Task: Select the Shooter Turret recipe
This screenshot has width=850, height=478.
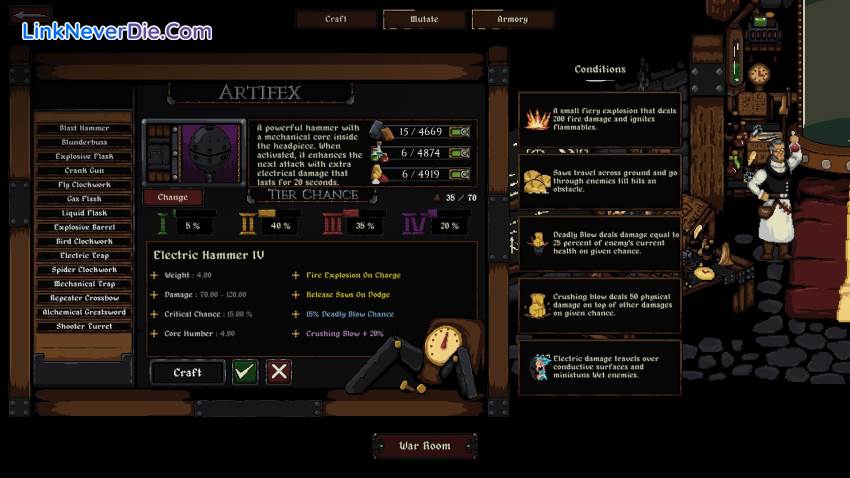Action: coord(84,326)
